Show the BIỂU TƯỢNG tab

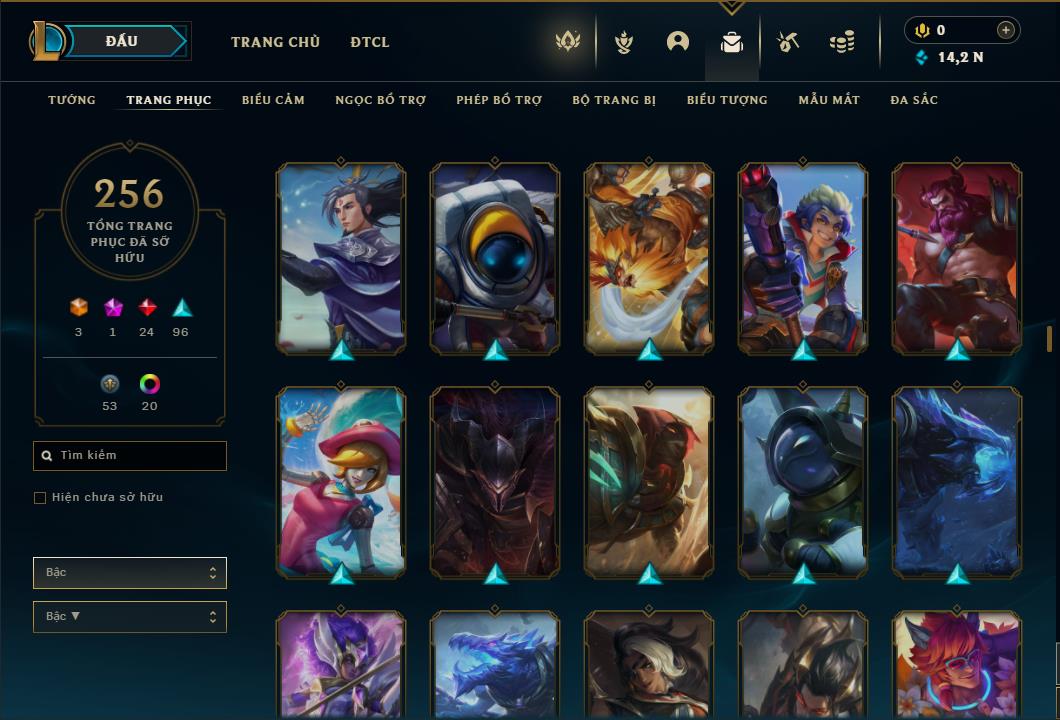coord(727,100)
